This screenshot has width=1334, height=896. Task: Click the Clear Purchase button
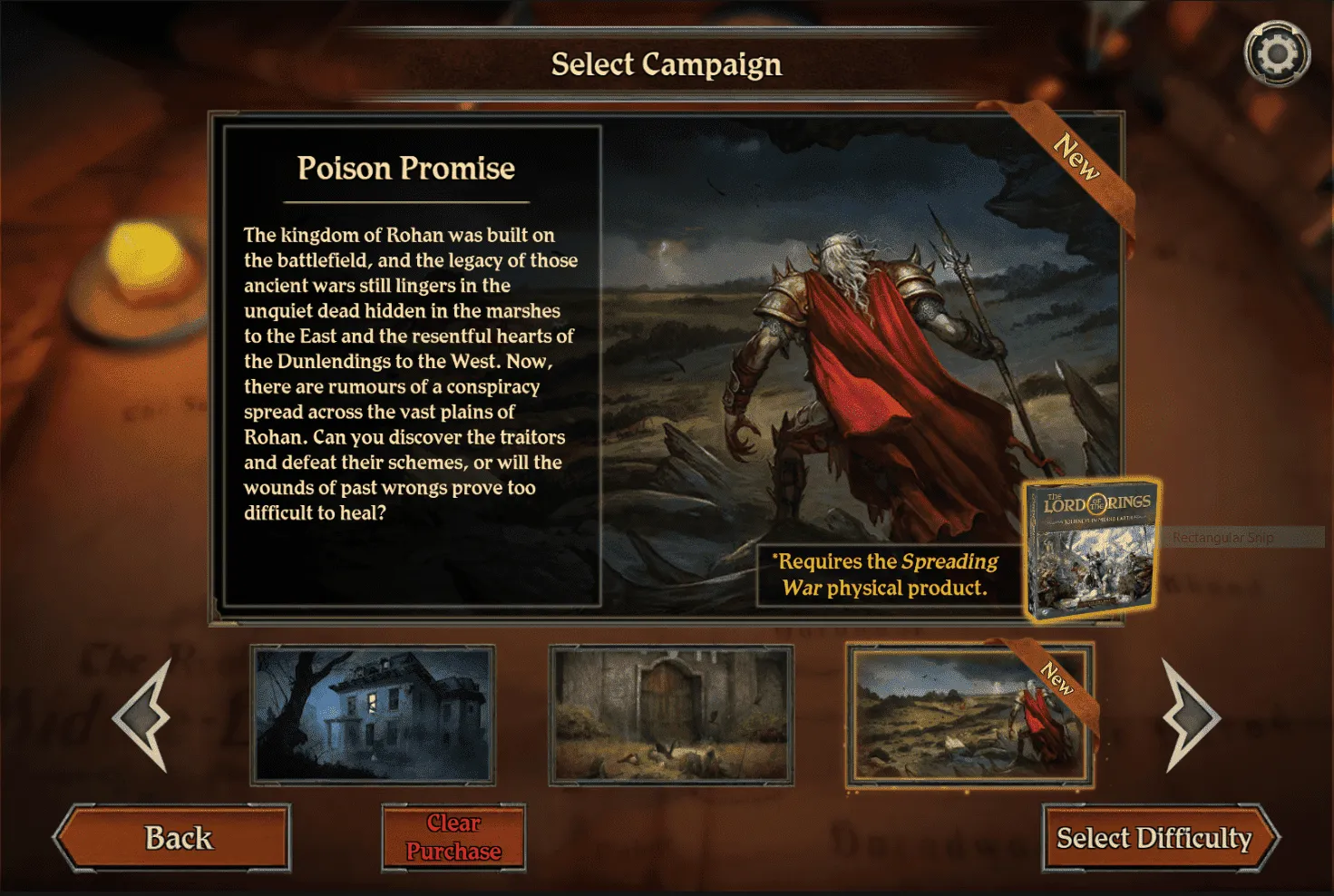tap(453, 838)
